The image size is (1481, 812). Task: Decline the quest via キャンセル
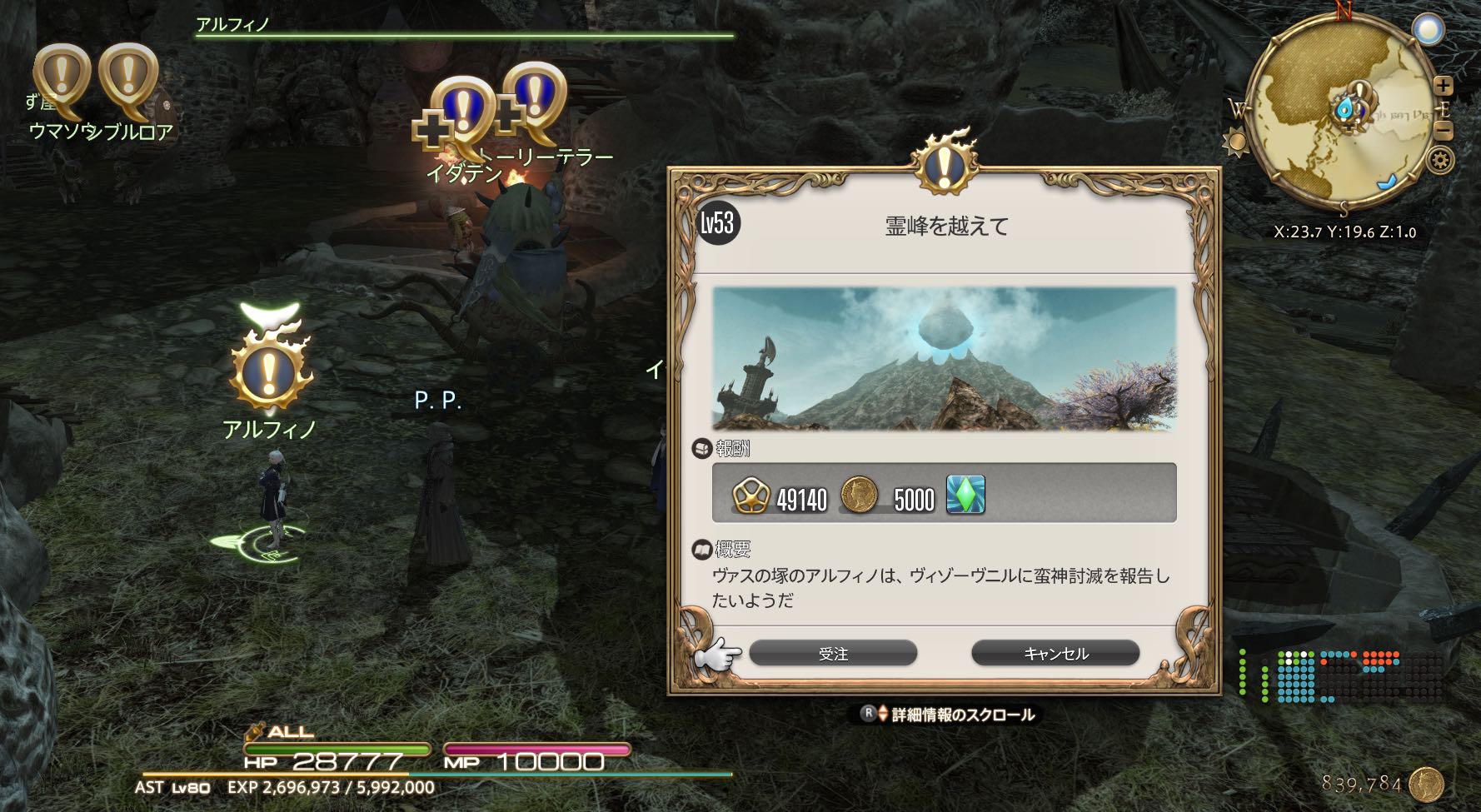pos(1055,654)
